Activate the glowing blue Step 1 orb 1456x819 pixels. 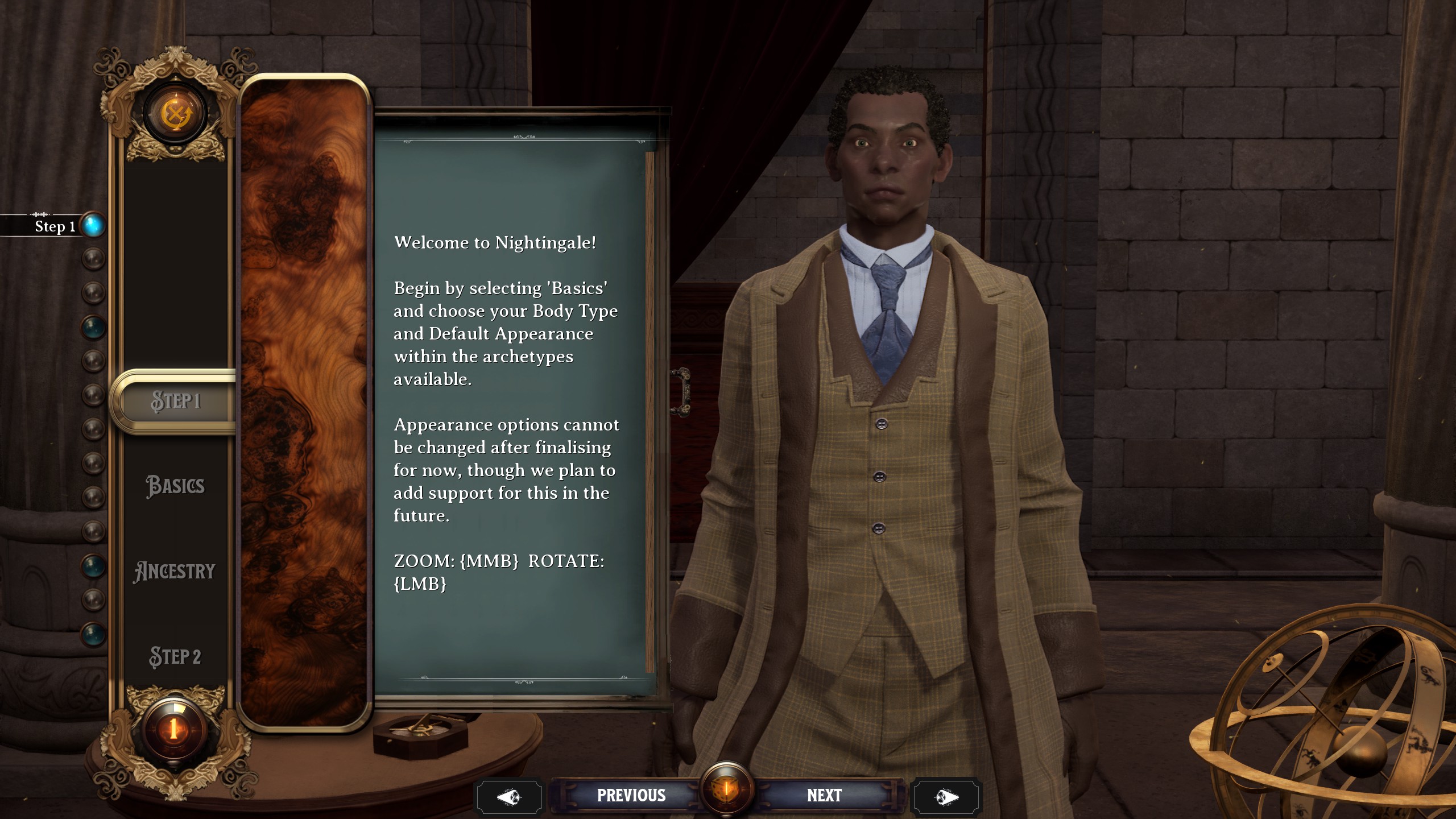(94, 225)
